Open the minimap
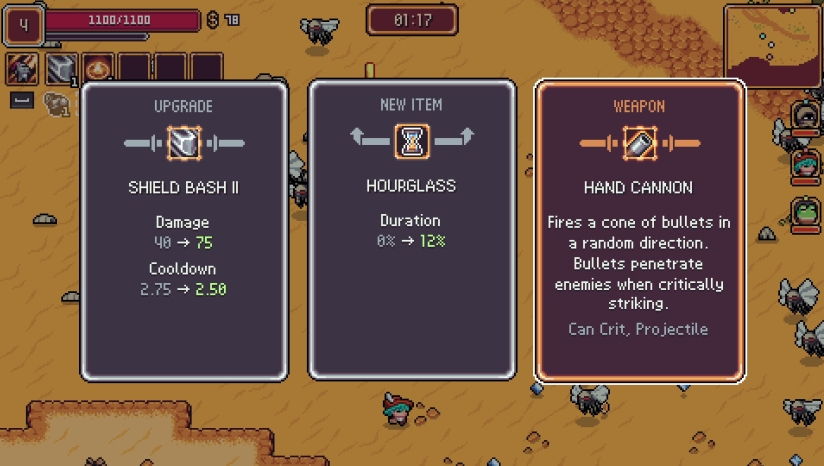The image size is (824, 466). 771,46
